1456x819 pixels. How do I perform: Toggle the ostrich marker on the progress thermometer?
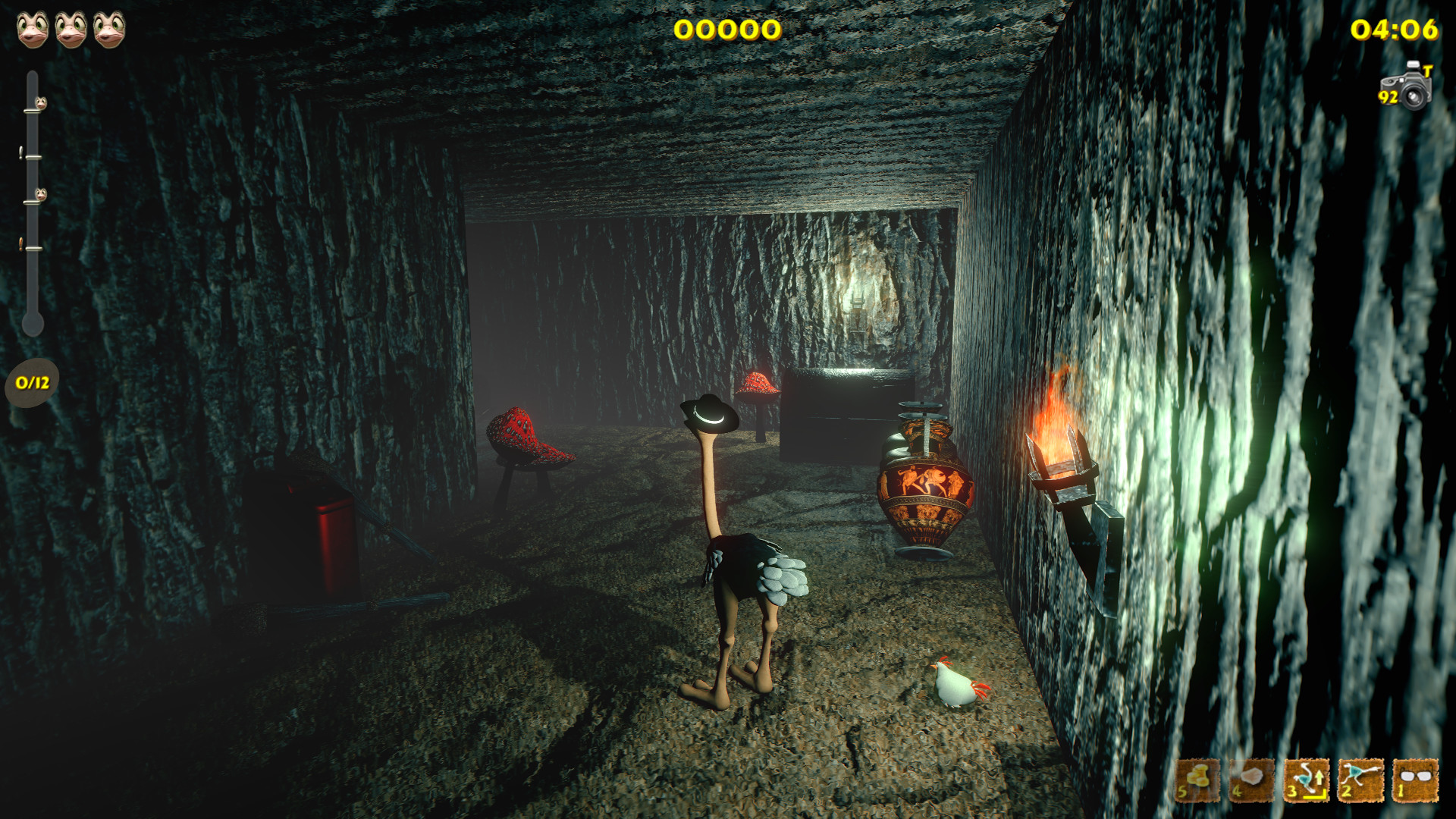tap(41, 104)
